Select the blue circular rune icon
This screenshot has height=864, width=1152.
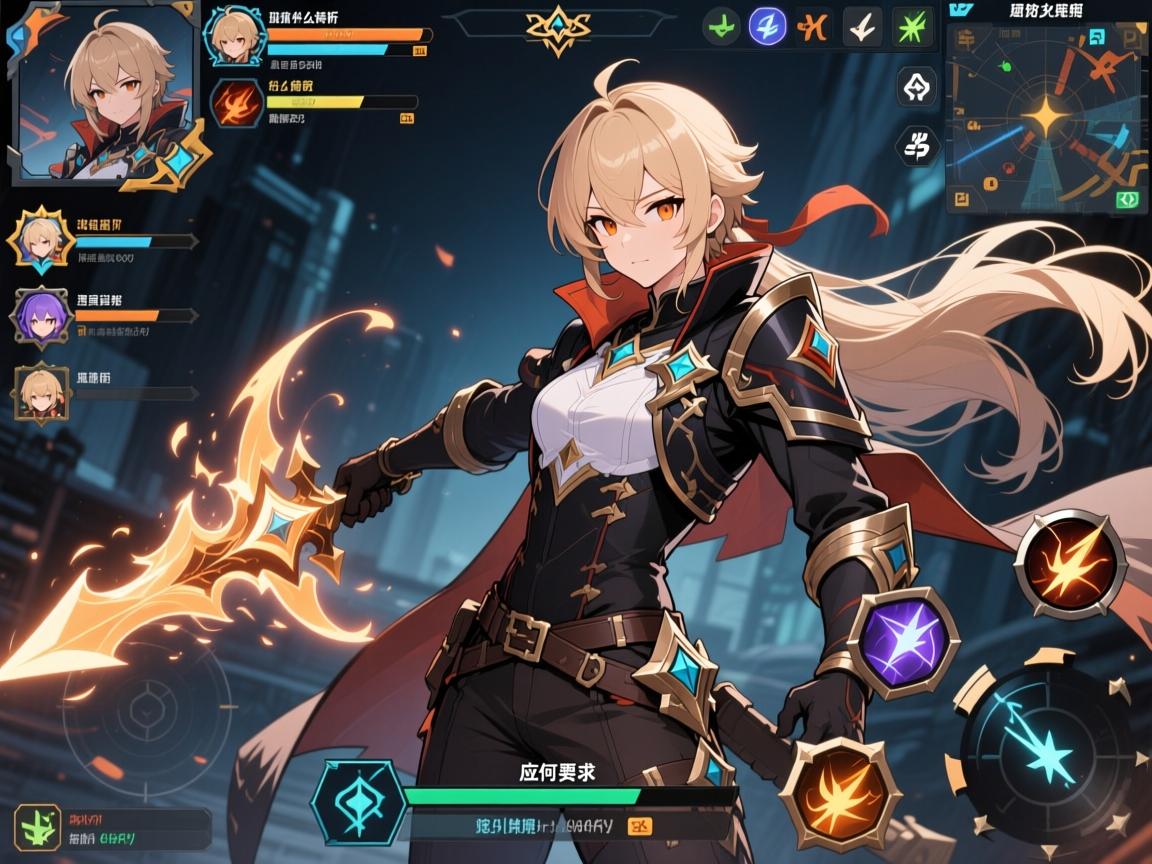[x=767, y=25]
